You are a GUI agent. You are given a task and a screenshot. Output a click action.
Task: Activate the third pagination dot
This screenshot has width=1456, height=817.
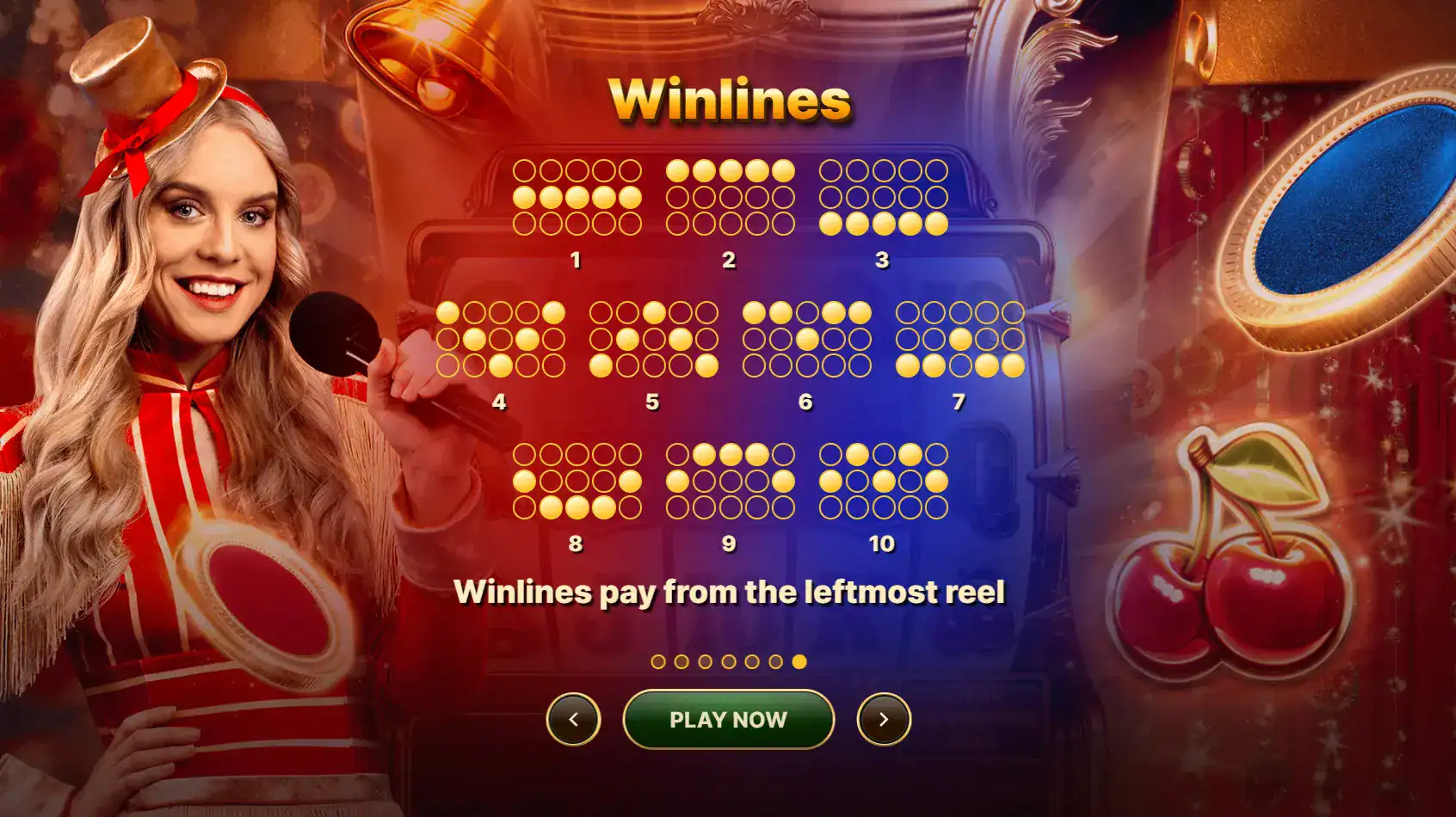(x=704, y=661)
